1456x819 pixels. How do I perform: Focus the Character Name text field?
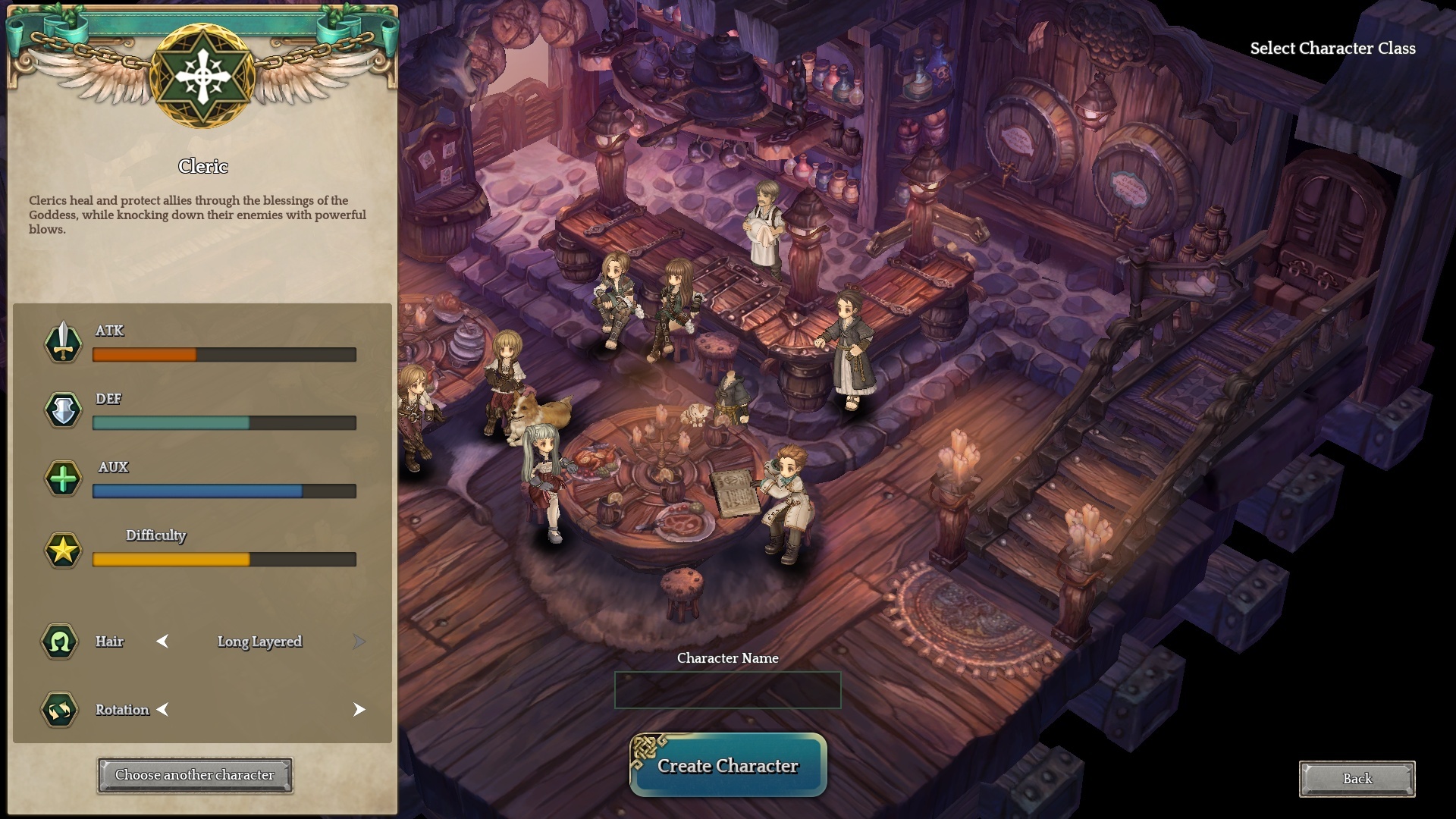[727, 690]
